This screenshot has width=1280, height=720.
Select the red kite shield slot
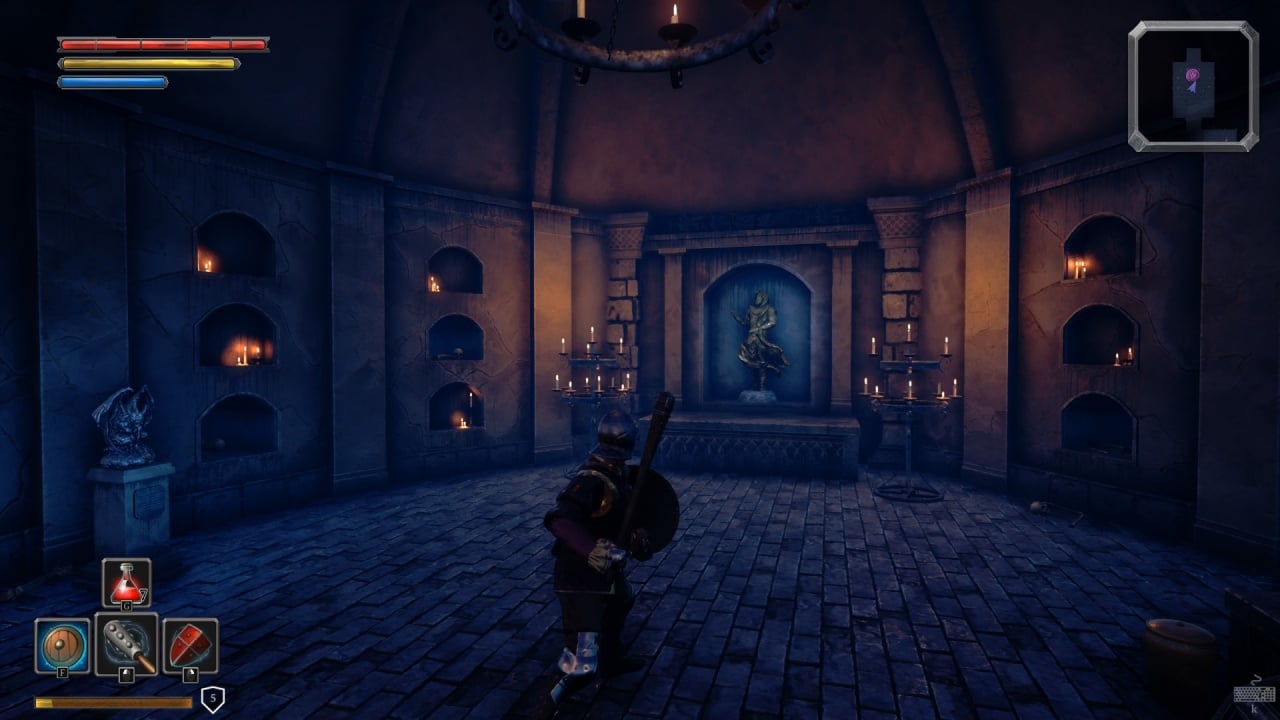[190, 645]
